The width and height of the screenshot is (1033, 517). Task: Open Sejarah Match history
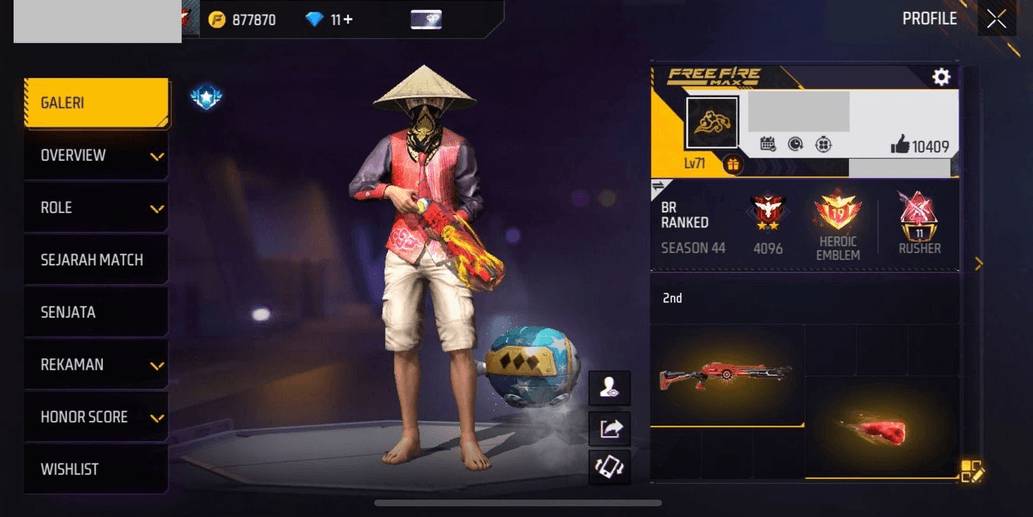96,260
